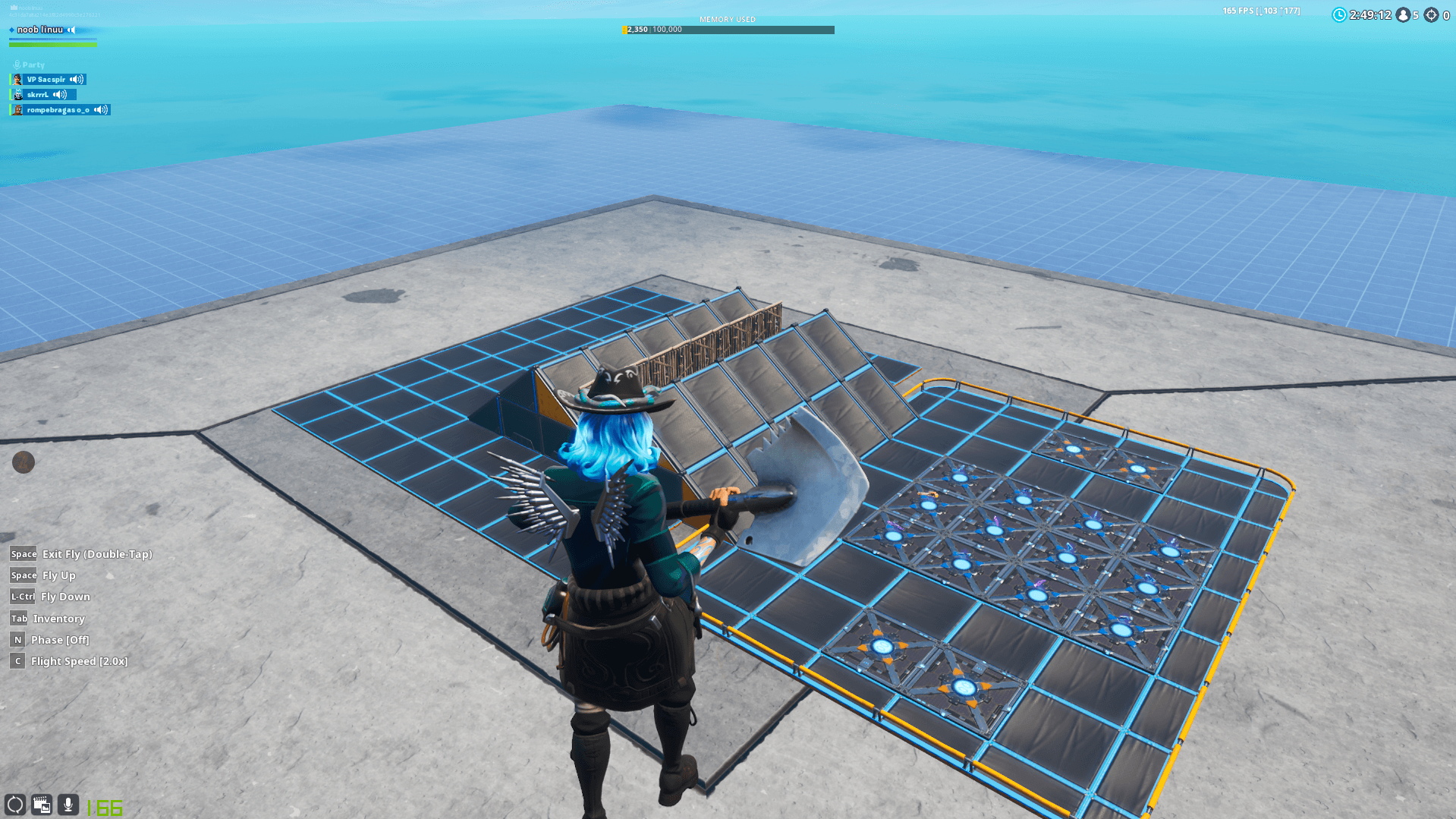Click the circular arrows instant replay icon
Viewport: 1456px width, 819px height.
click(15, 805)
